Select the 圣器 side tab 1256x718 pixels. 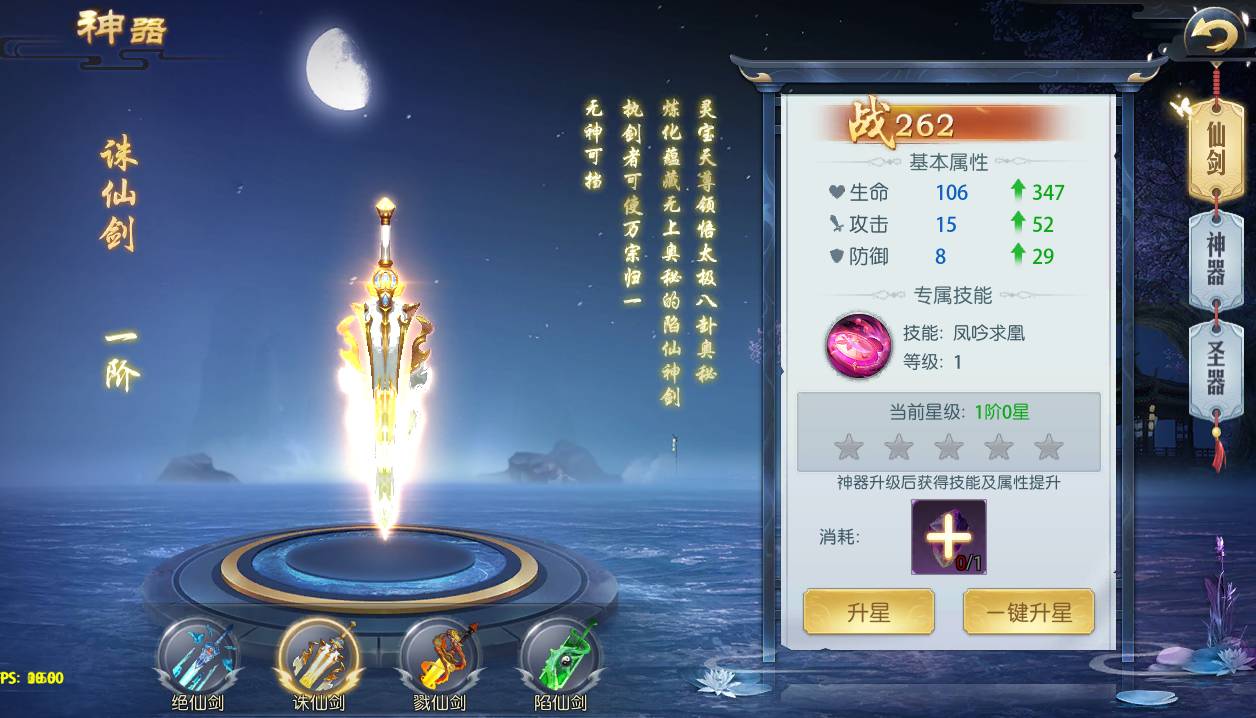click(1215, 369)
